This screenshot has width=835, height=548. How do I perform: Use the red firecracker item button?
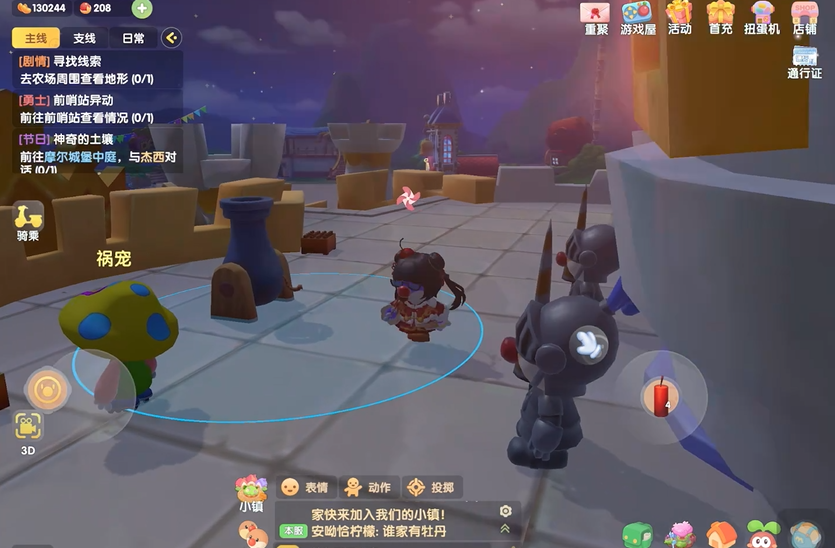pos(660,397)
